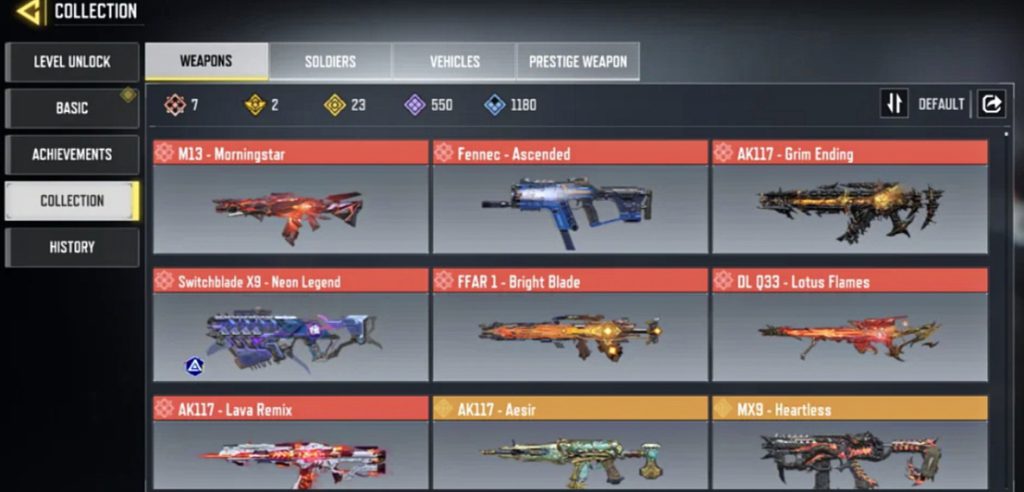
Task: Open the Level Unlock section
Action: 72,62
